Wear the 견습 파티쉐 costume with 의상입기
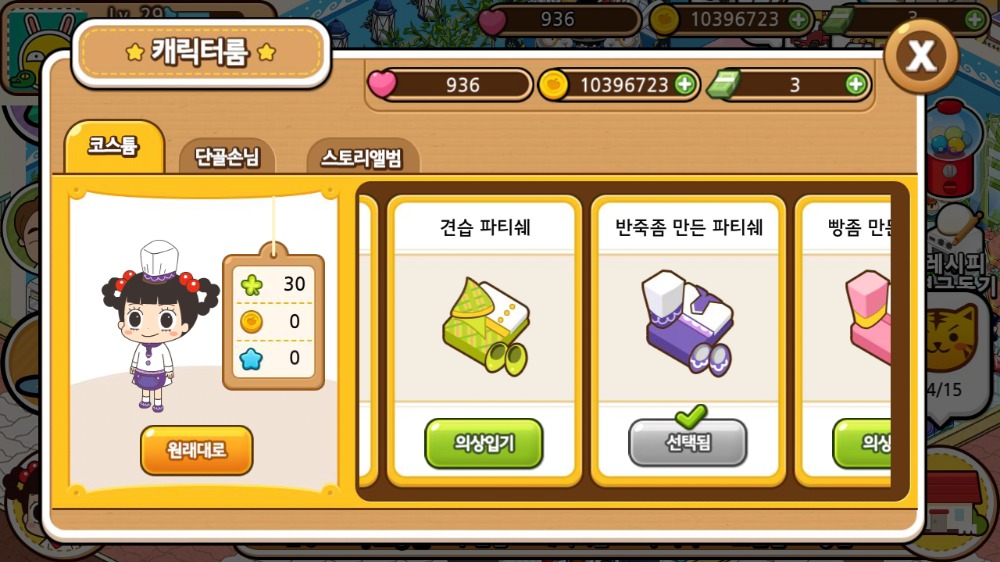Screen dimensions: 1000x562 click(484, 443)
